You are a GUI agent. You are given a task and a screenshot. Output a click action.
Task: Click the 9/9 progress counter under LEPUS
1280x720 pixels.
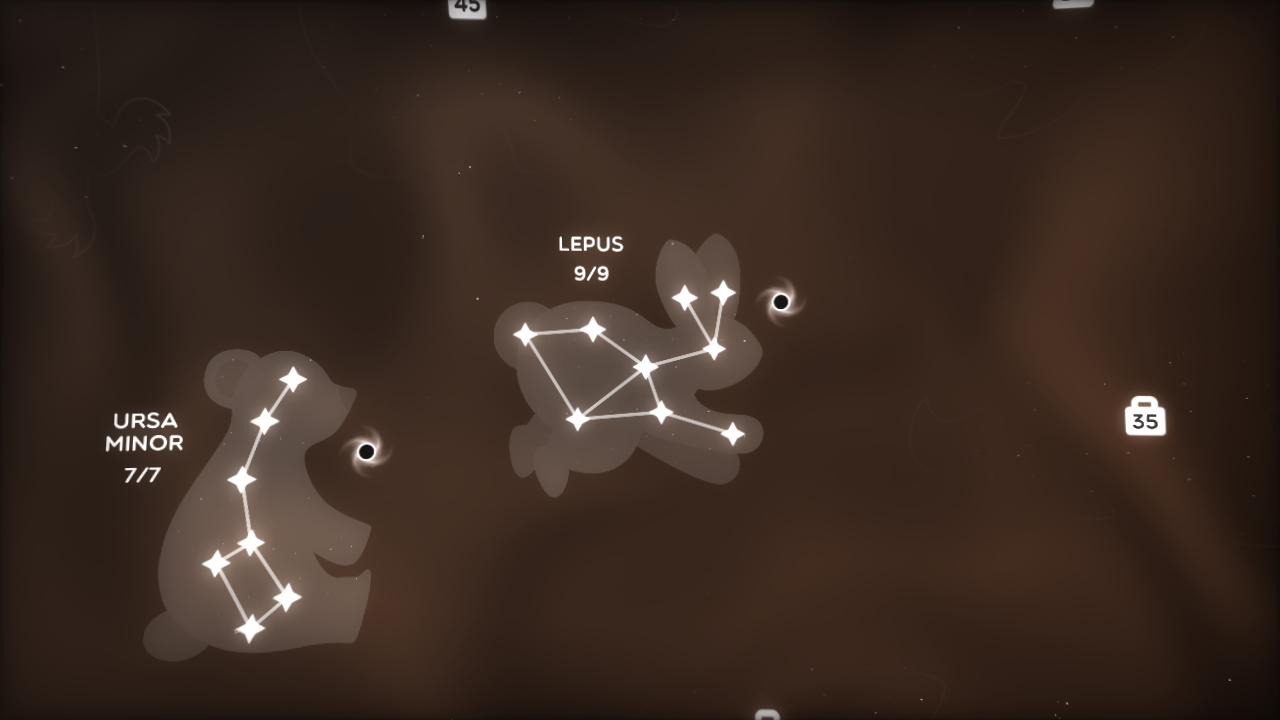(x=590, y=272)
